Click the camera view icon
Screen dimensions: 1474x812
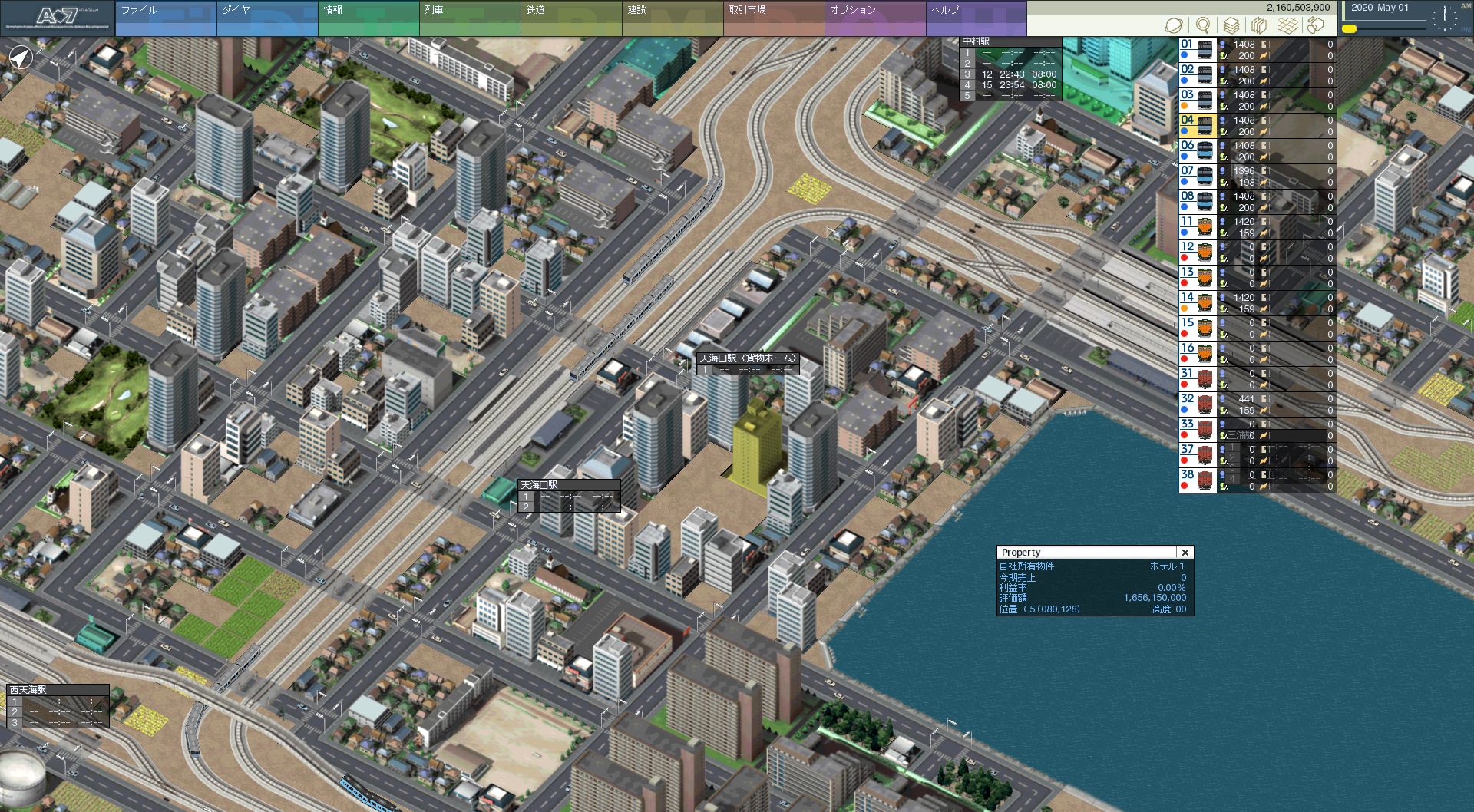[1316, 25]
